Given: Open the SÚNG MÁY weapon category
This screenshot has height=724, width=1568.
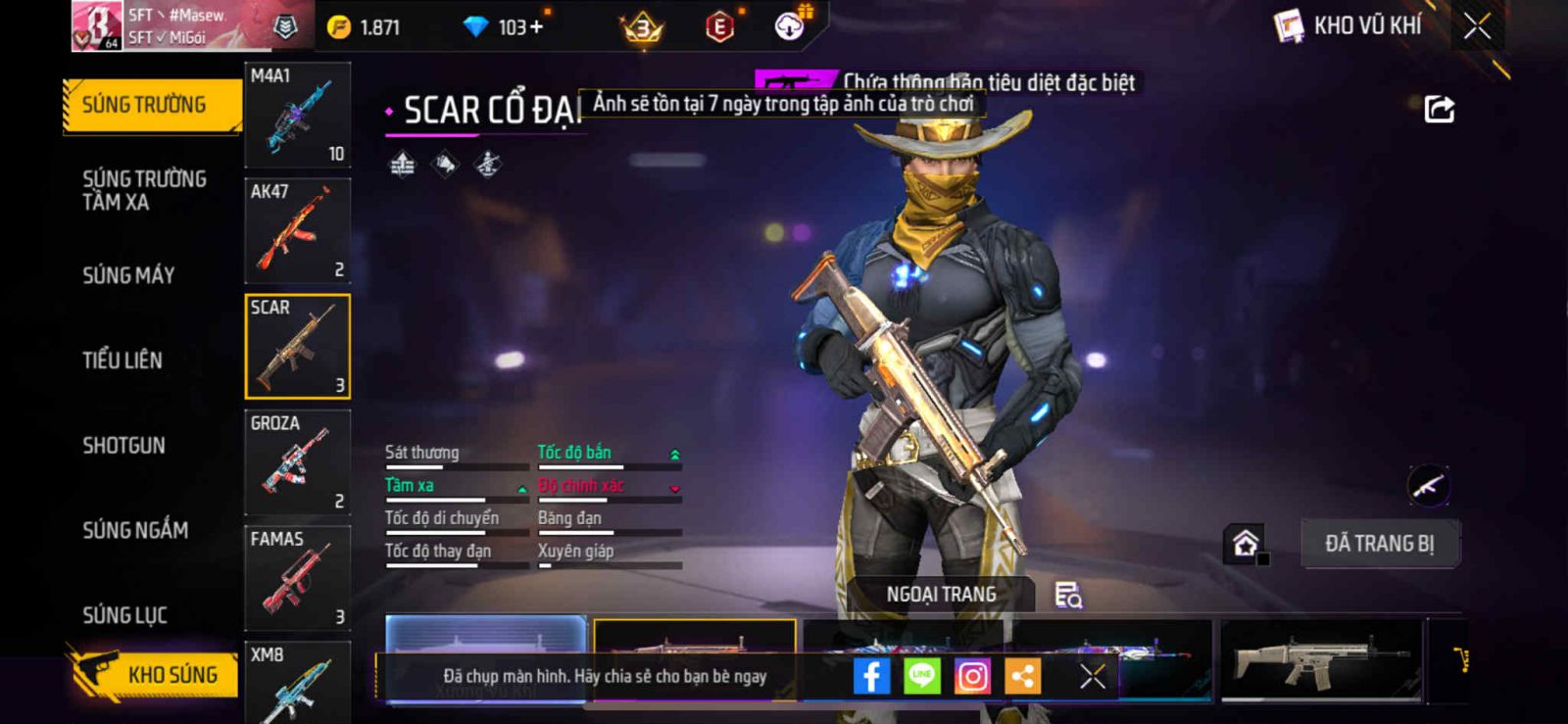Looking at the screenshot, I should [128, 275].
